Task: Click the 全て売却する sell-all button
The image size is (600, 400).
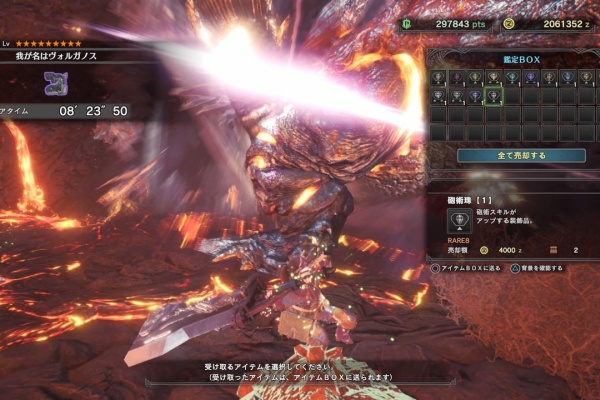Action: click(x=521, y=155)
